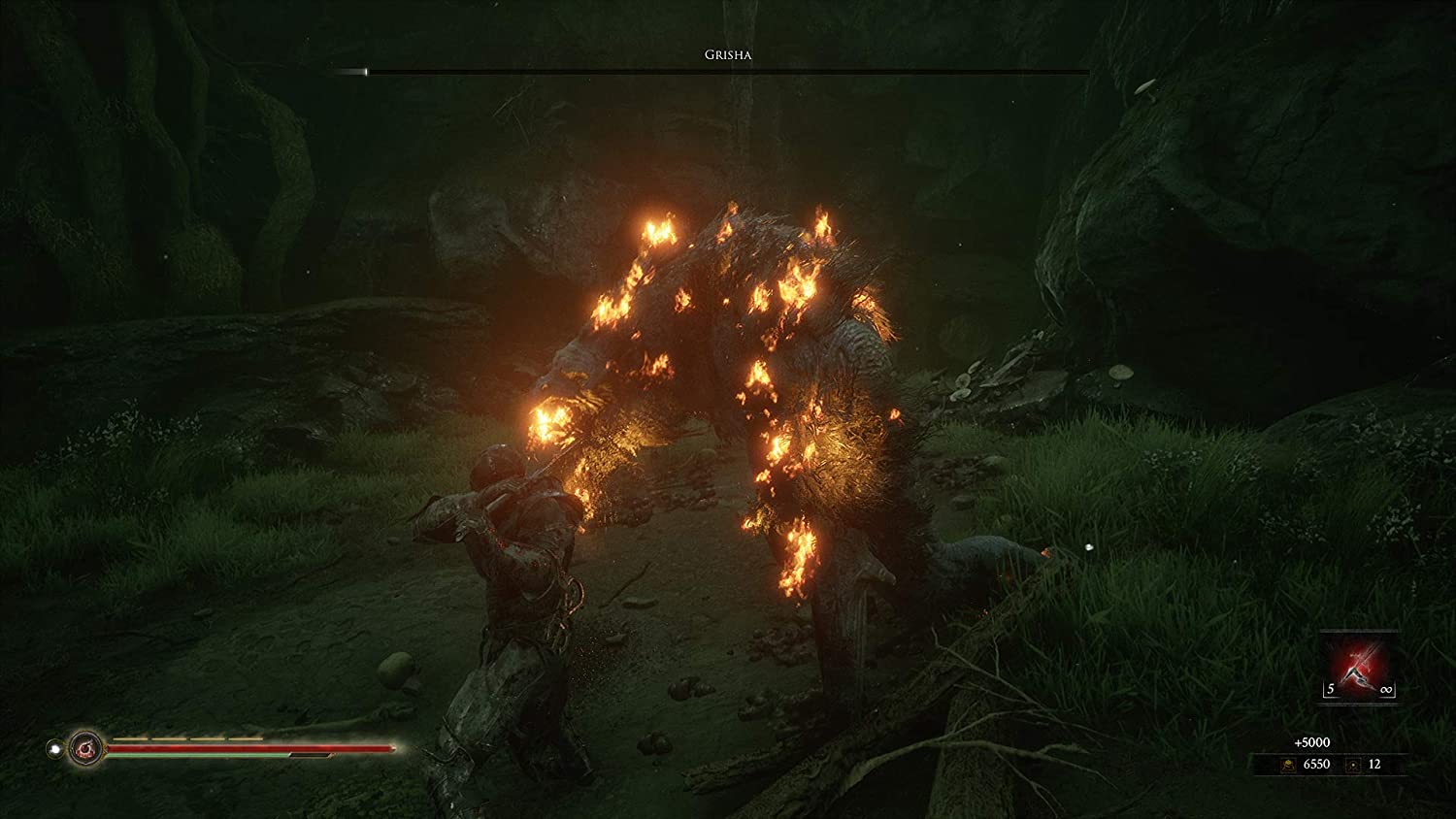Click the dark notch on the stamina bar

point(310,755)
